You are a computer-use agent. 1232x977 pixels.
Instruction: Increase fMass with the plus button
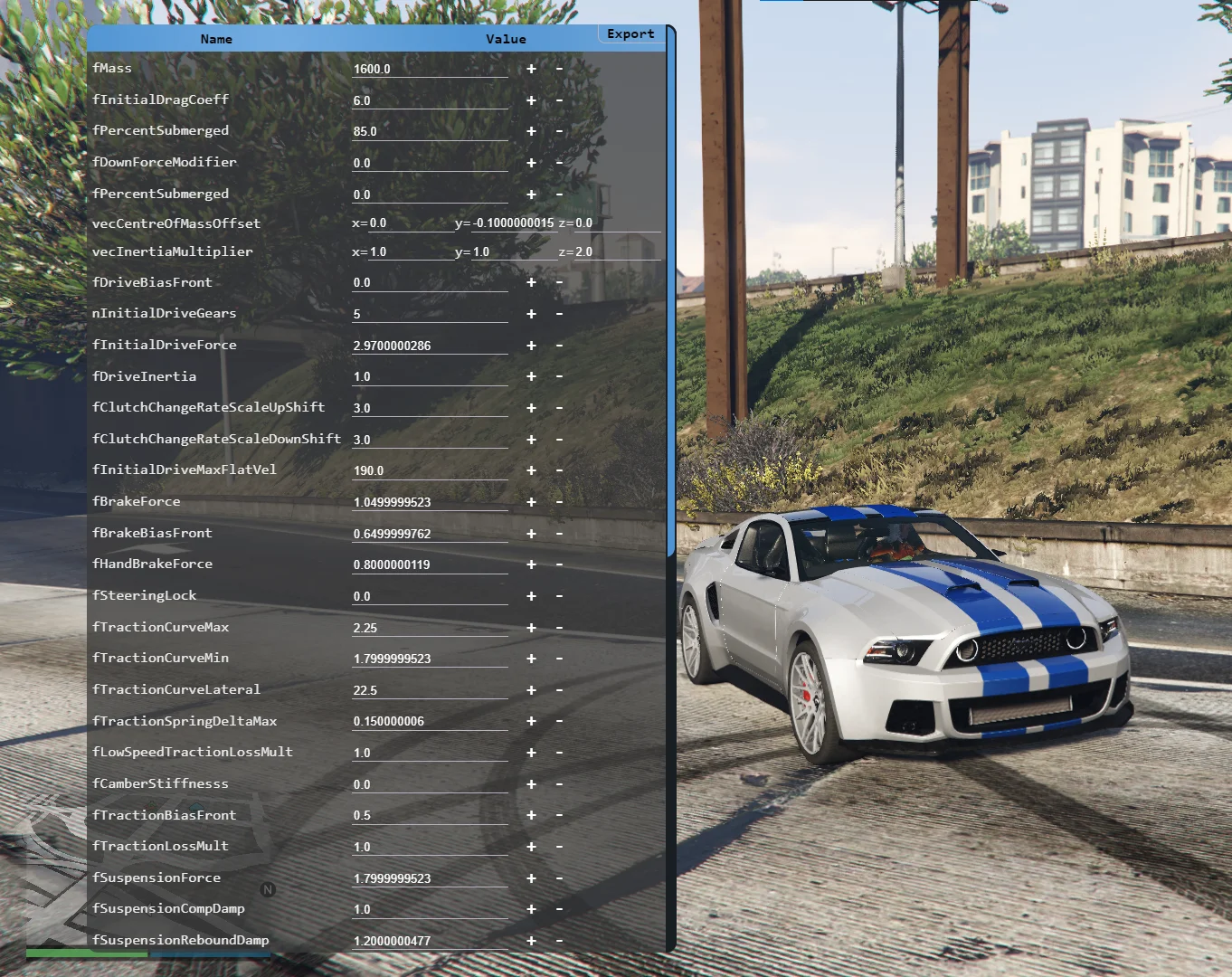click(x=531, y=69)
